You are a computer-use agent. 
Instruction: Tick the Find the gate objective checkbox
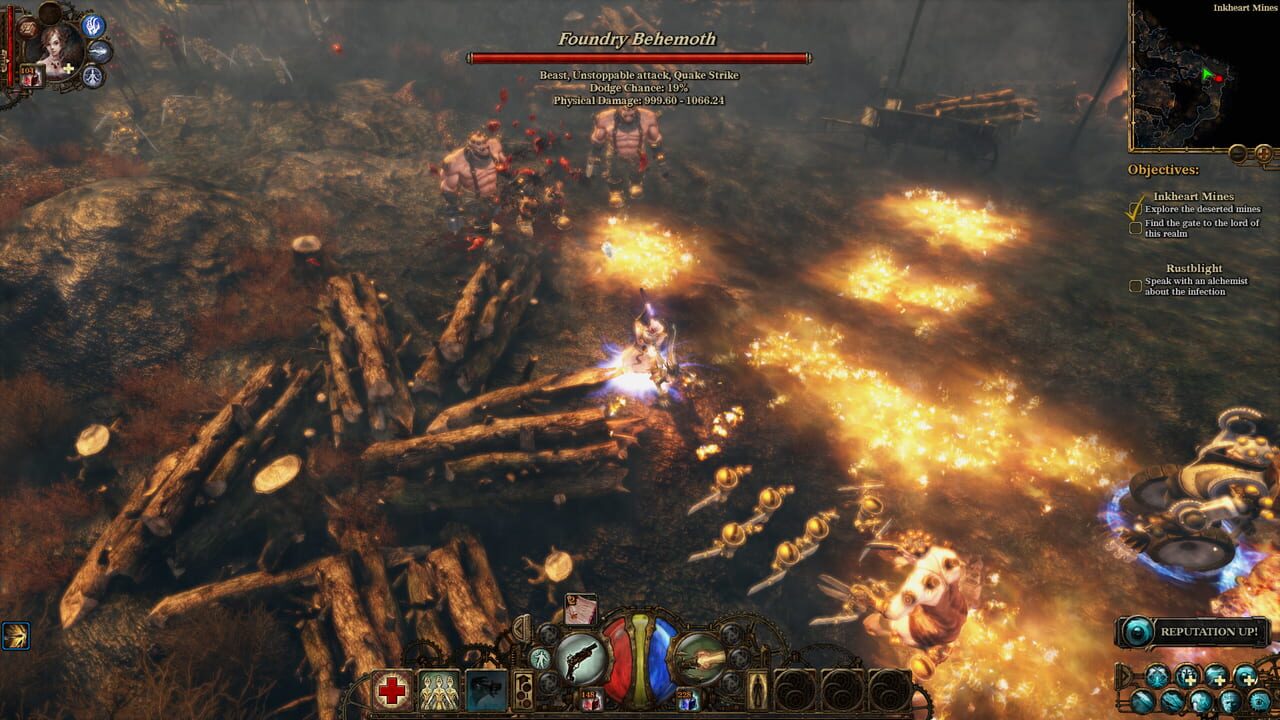(x=1136, y=228)
